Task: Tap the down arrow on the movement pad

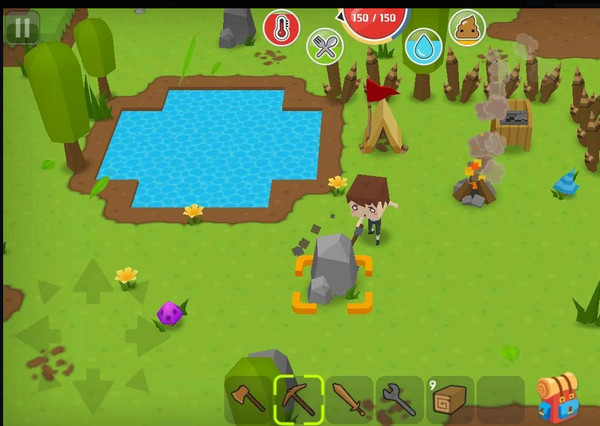Action: coord(93,387)
